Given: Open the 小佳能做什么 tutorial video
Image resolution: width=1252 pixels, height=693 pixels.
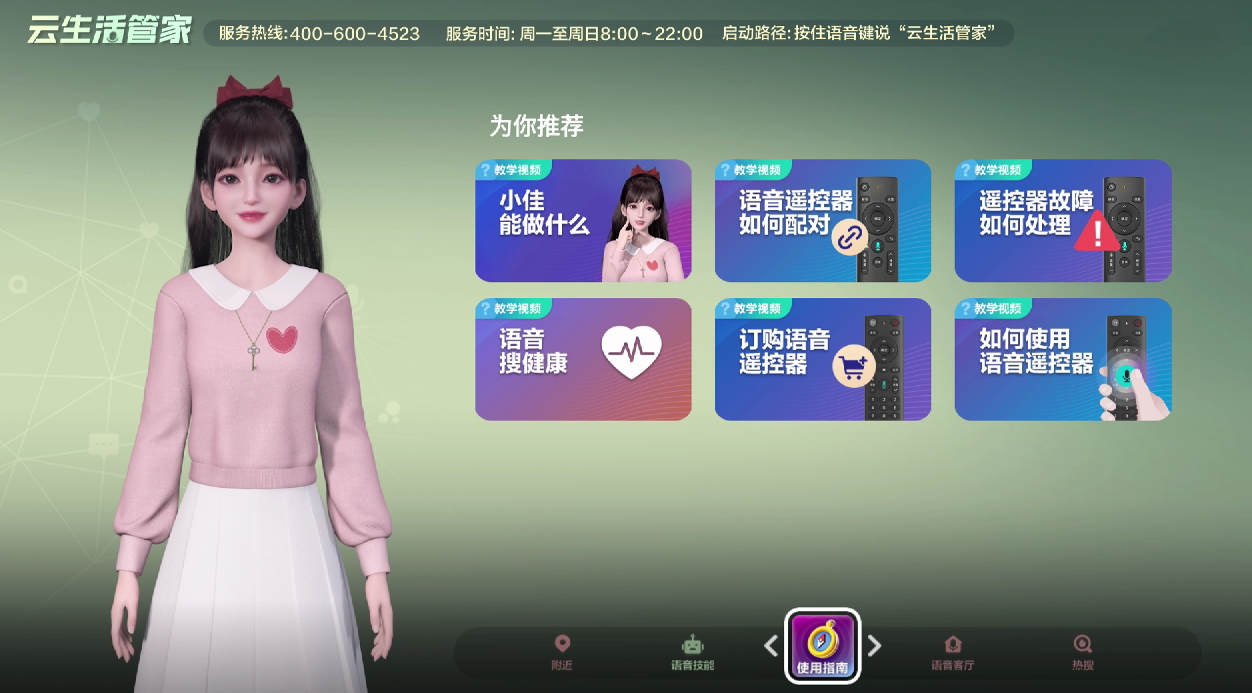Looking at the screenshot, I should (x=583, y=221).
